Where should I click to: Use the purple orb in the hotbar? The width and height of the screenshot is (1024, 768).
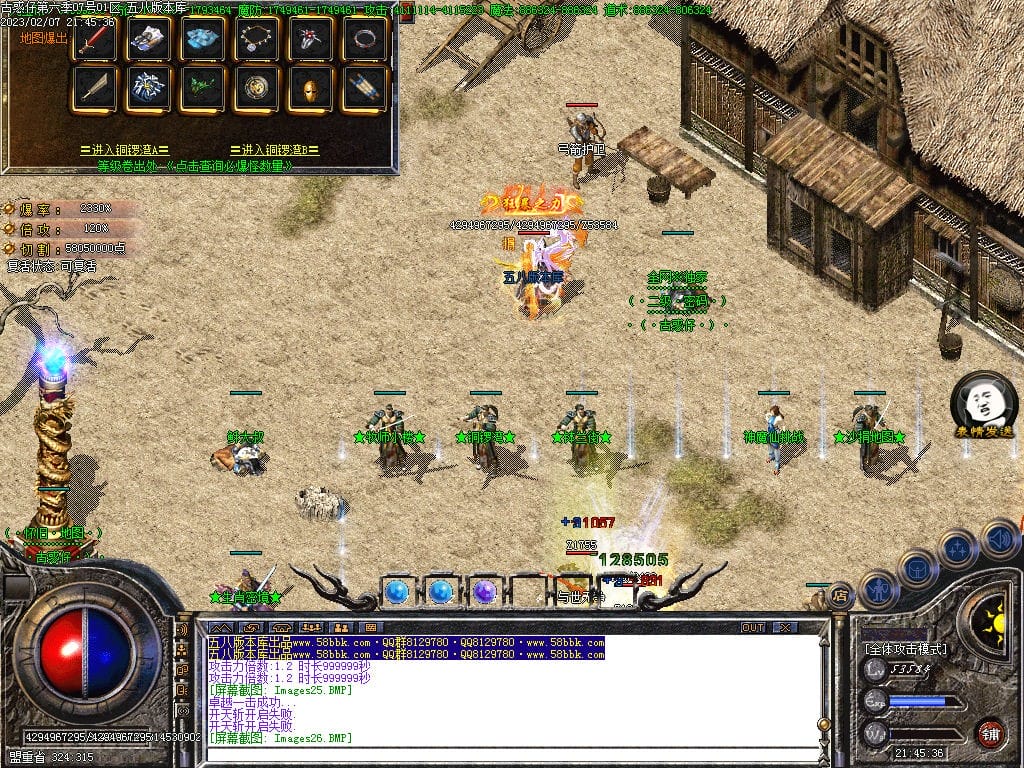(x=485, y=592)
